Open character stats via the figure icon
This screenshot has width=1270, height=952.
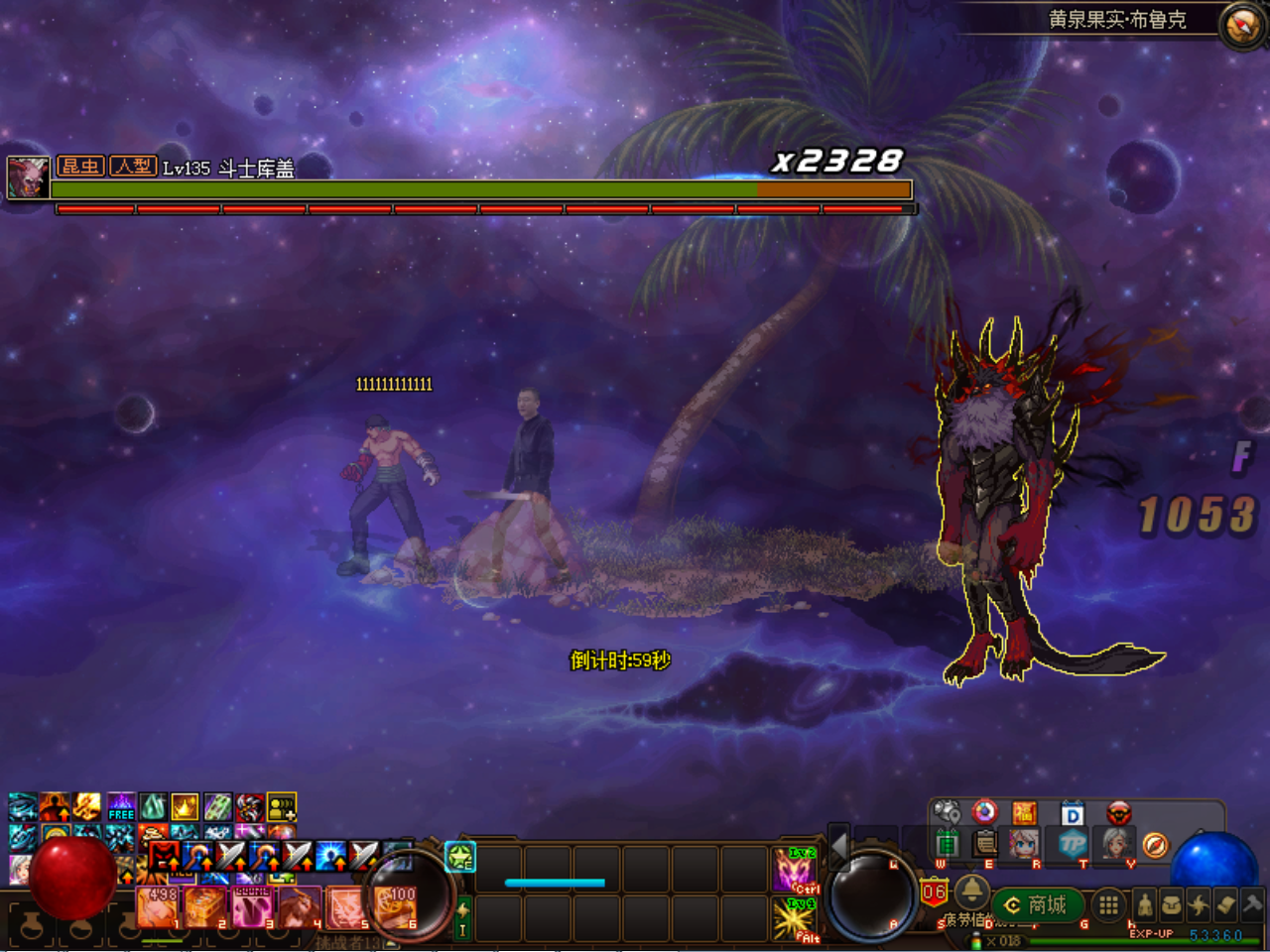pos(1145,905)
